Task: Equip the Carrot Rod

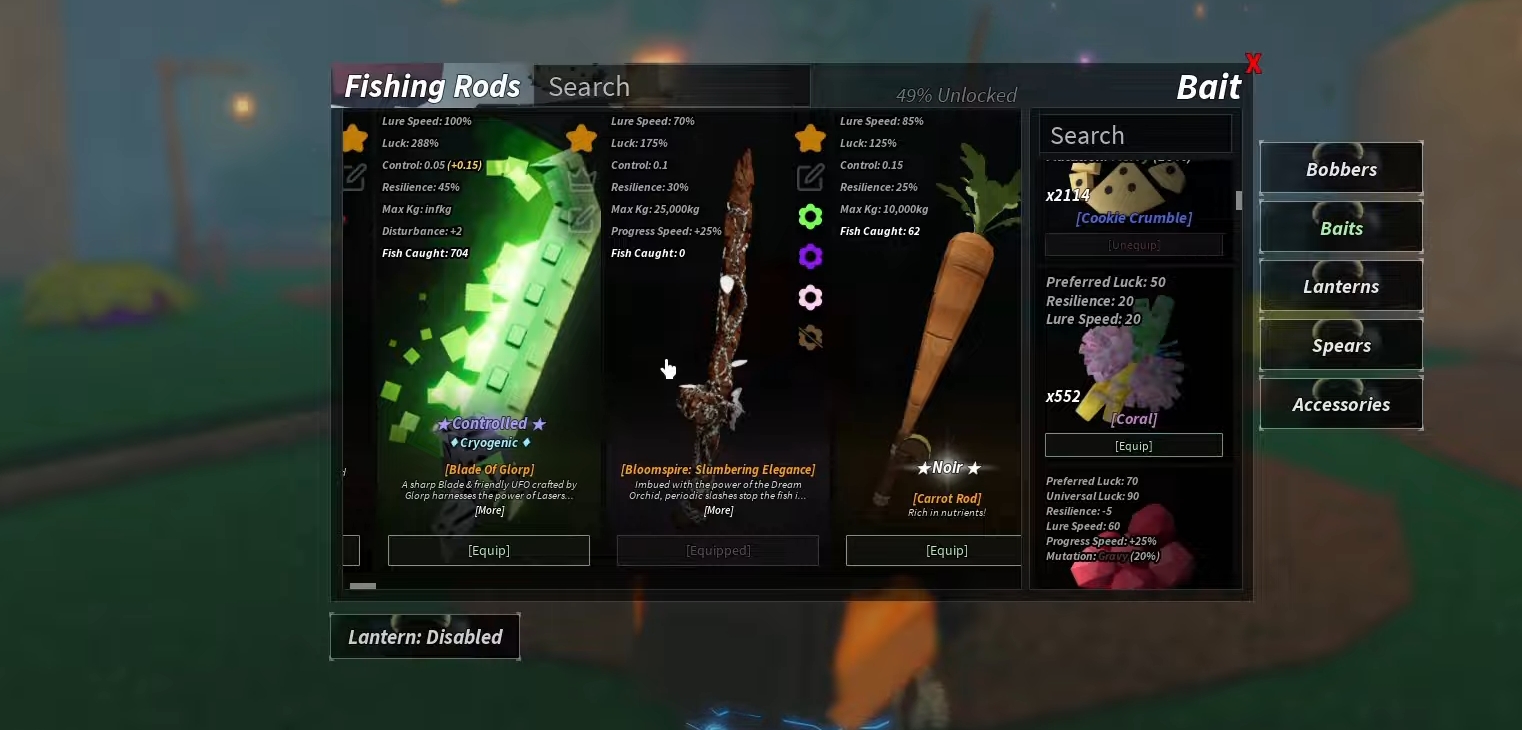Action: click(947, 550)
